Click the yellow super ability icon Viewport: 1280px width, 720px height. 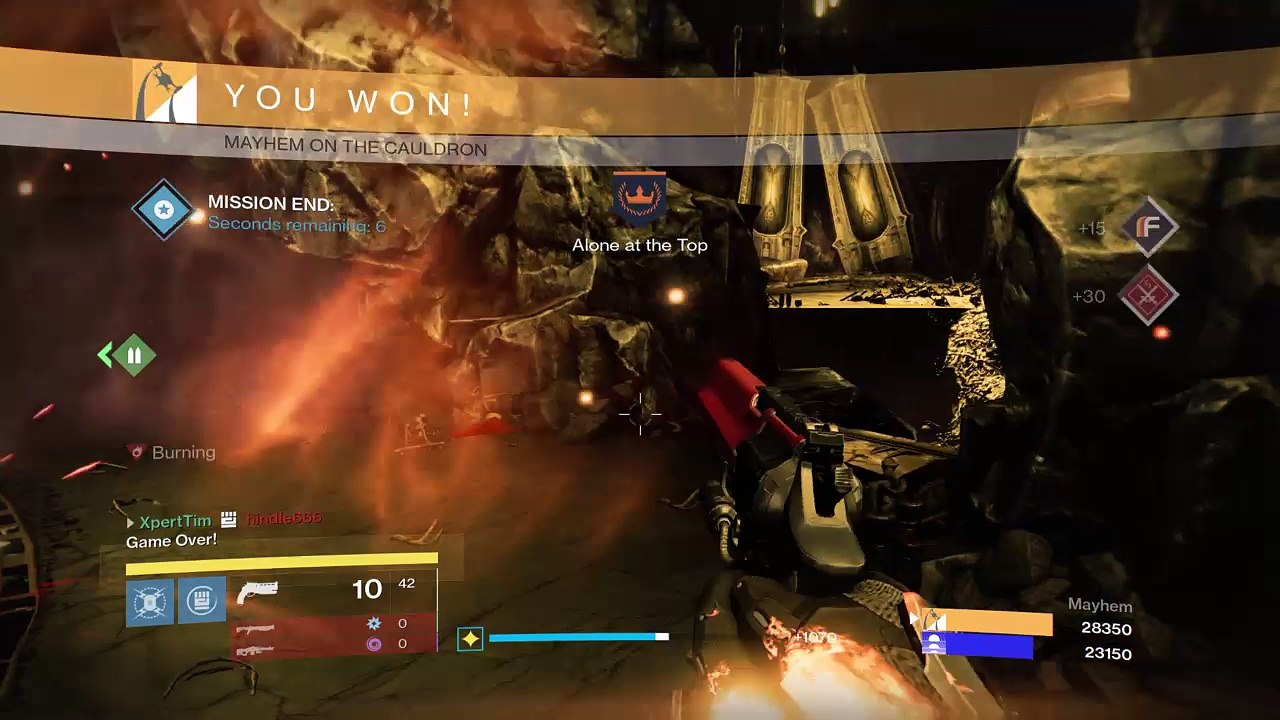[470, 638]
